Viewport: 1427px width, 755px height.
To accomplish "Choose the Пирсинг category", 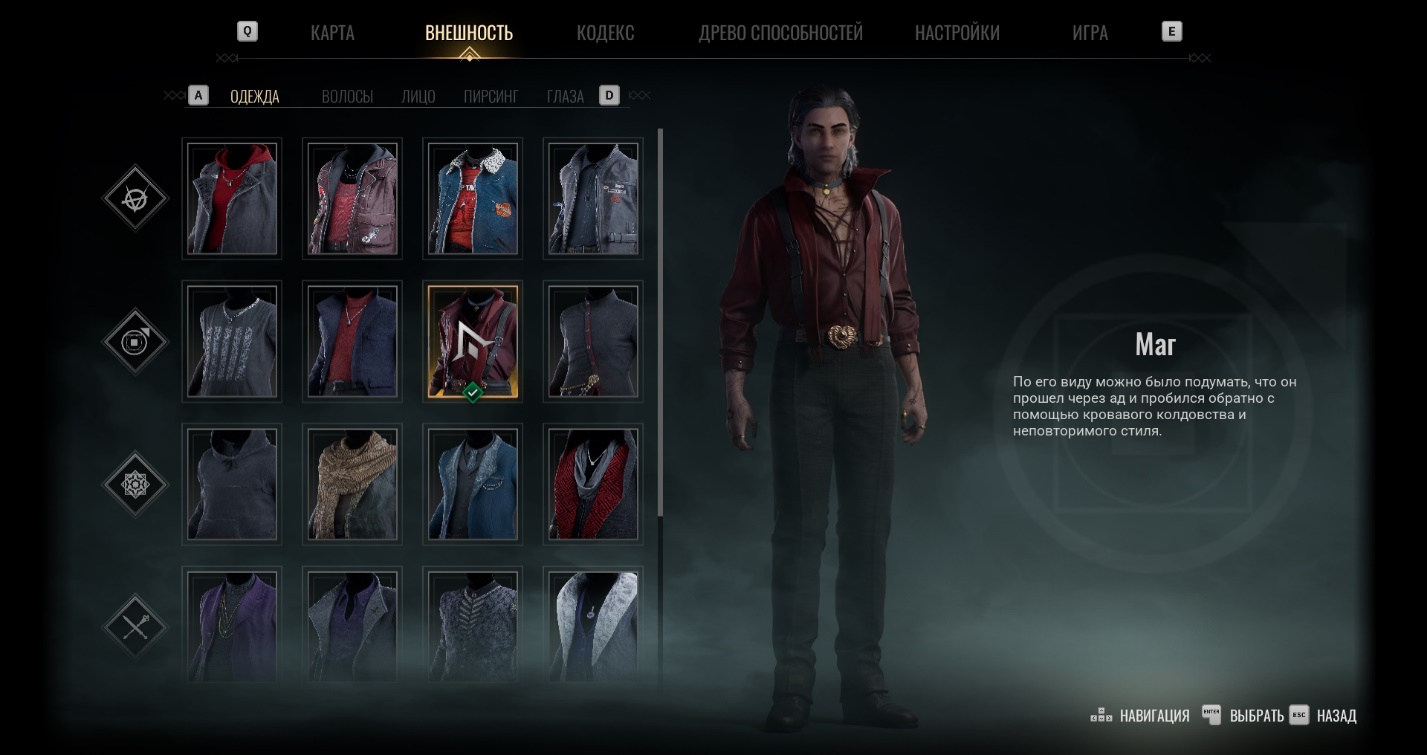I will [491, 97].
